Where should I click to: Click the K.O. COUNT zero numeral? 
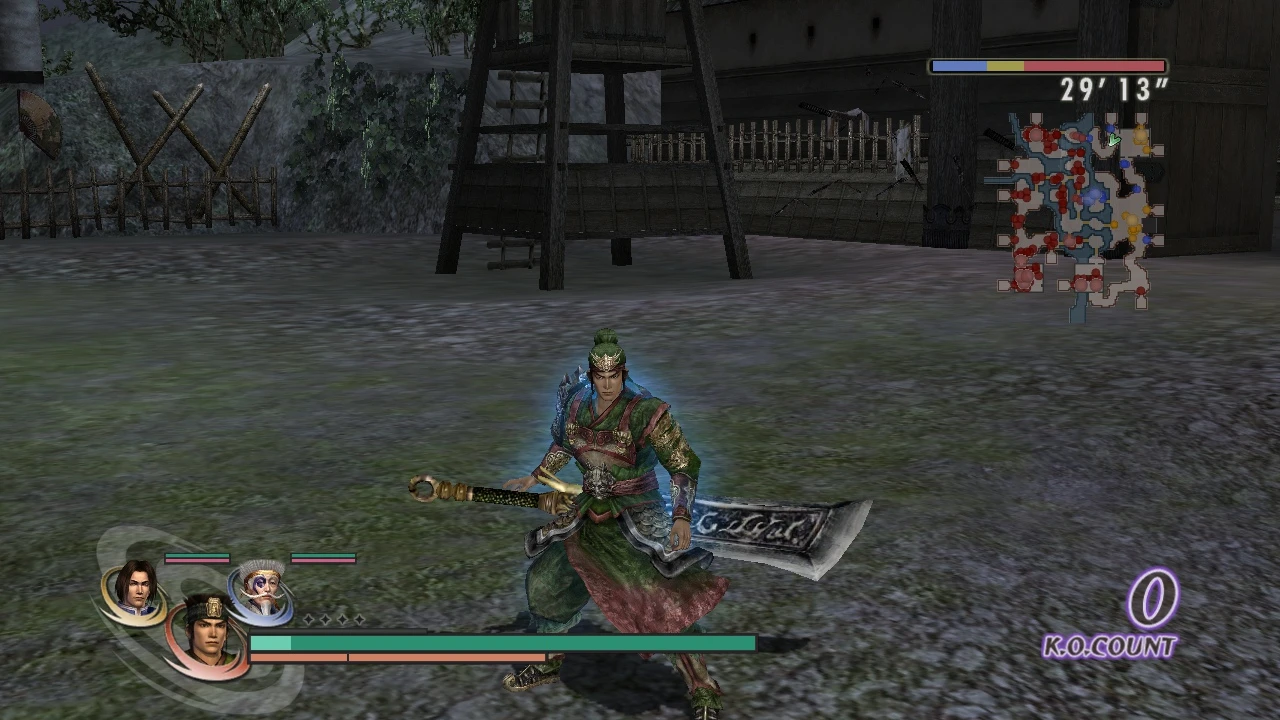(x=1152, y=600)
